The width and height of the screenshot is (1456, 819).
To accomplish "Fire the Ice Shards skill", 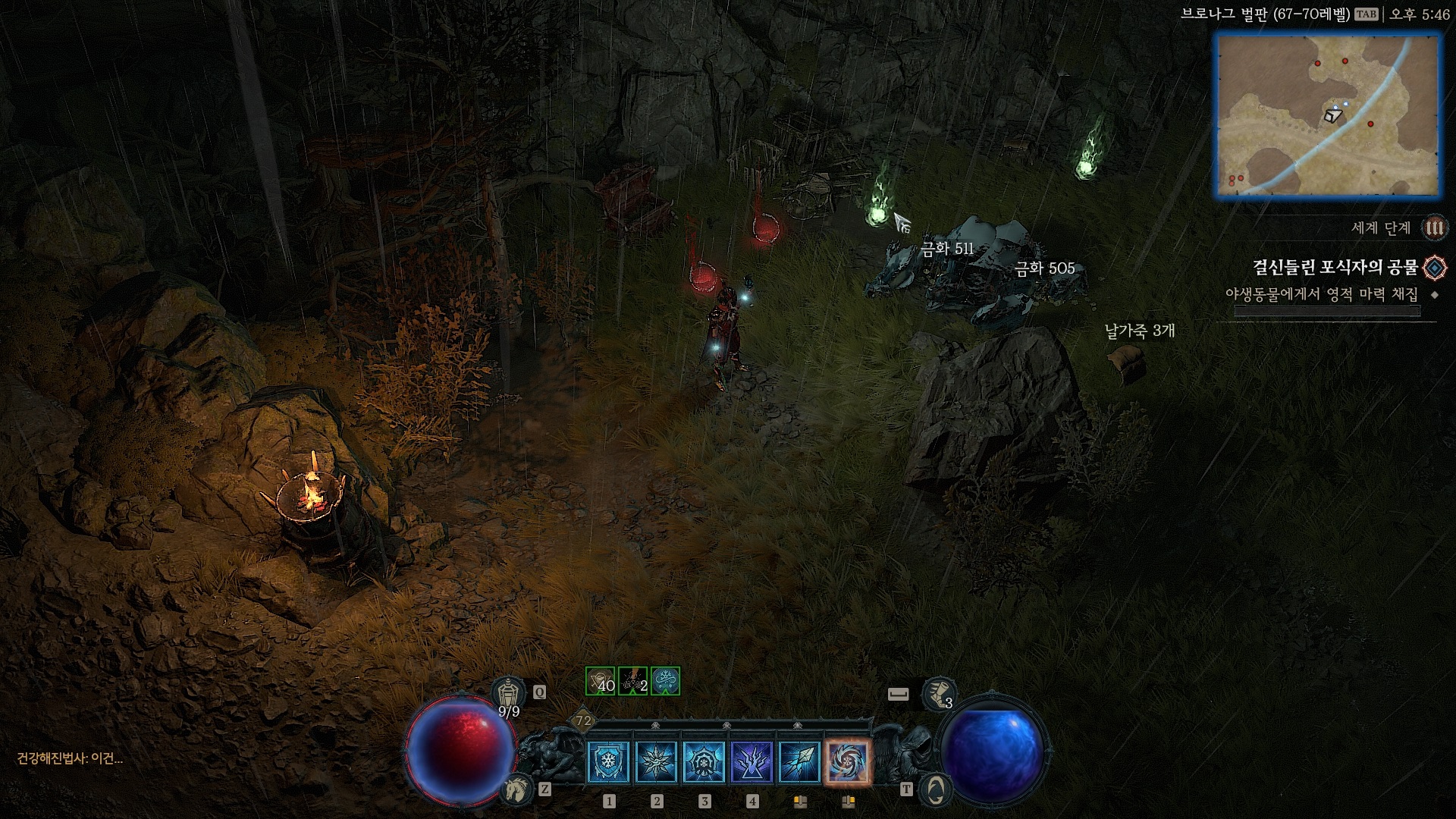I will click(x=800, y=761).
